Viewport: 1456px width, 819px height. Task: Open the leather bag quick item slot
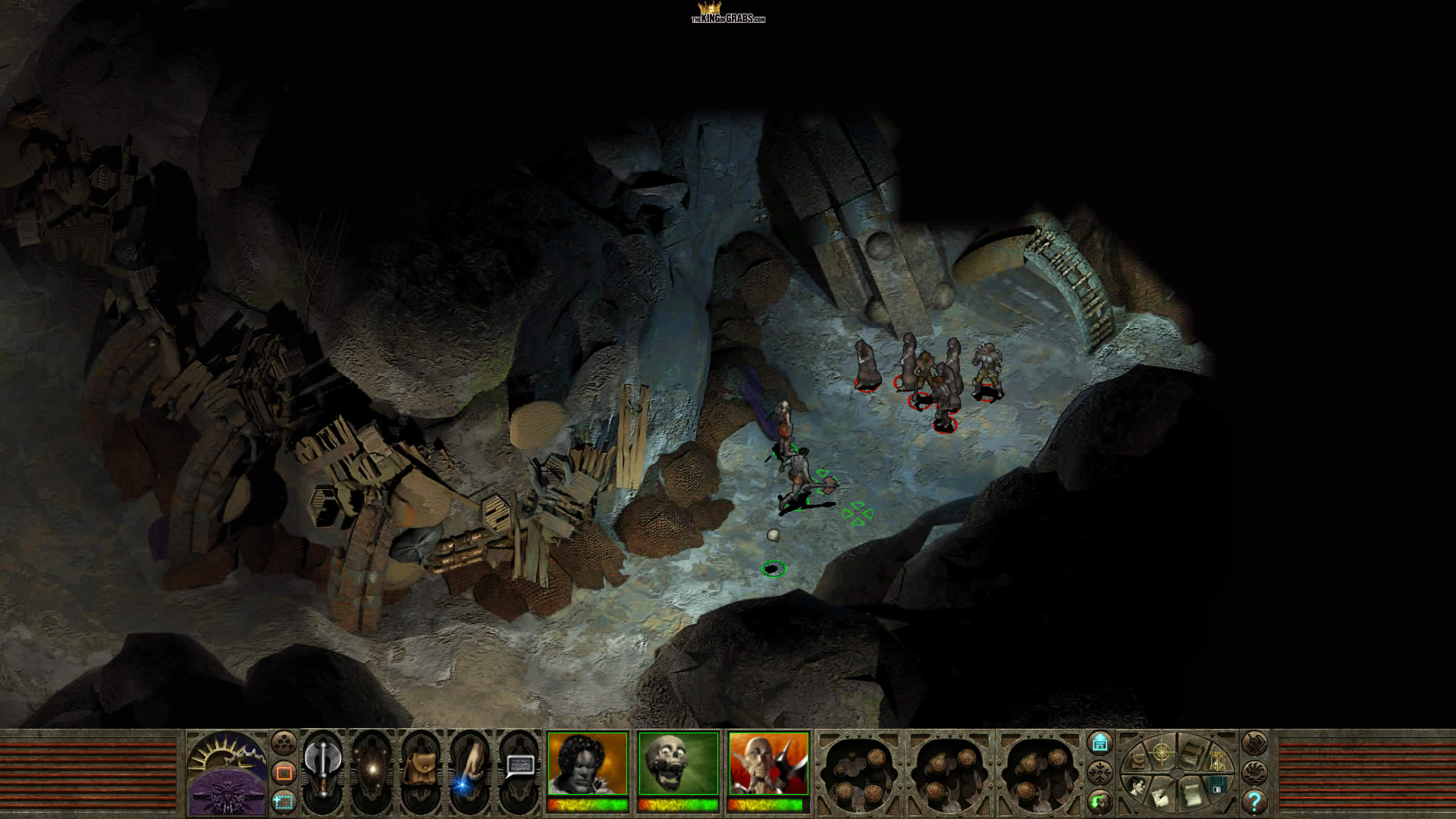419,769
